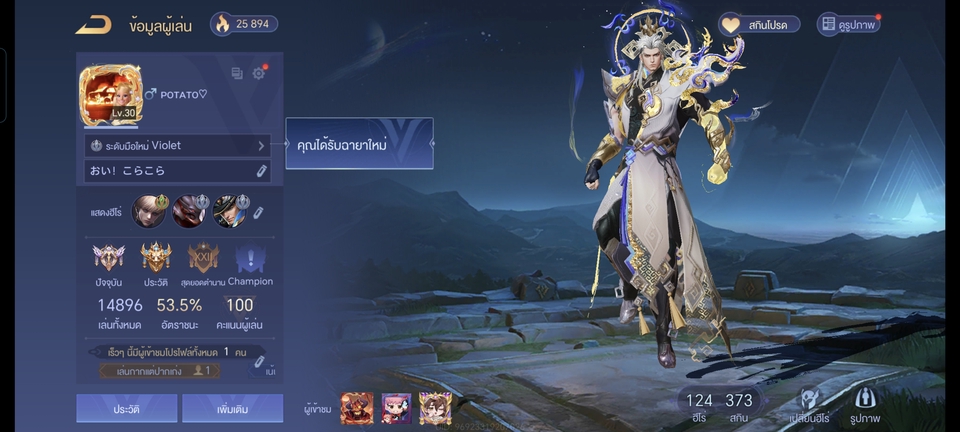960x432 pixels.
Task: Open the POTATO player avatar
Action: point(110,96)
